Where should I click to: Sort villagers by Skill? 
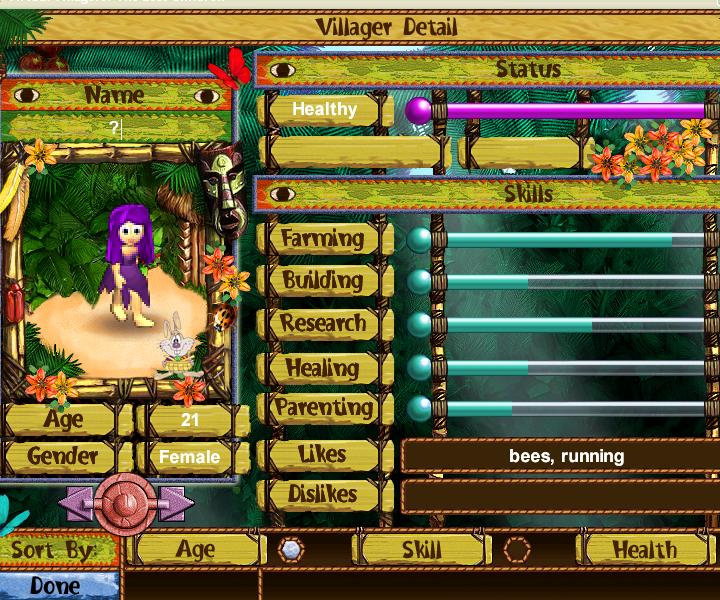tap(421, 549)
